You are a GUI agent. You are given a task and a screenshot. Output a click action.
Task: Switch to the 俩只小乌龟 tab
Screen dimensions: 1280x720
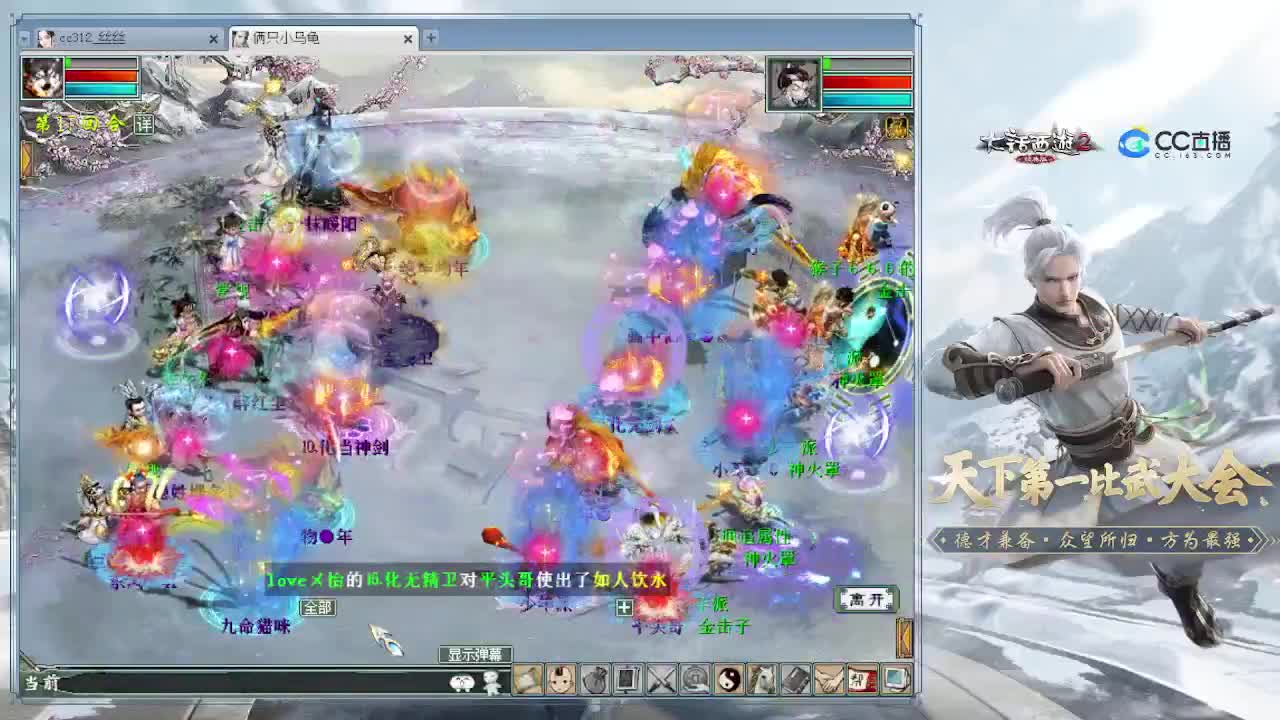coord(300,39)
